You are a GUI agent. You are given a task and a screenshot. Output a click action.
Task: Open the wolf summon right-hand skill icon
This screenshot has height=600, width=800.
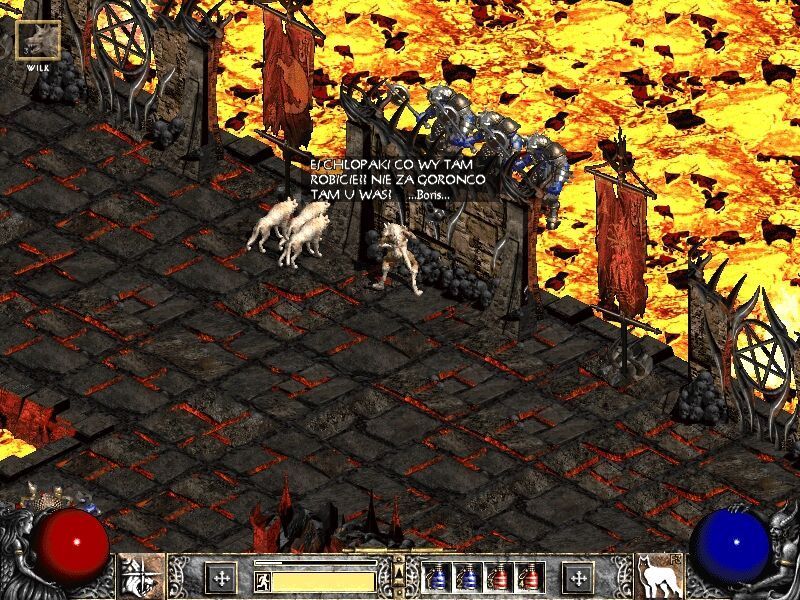click(659, 576)
